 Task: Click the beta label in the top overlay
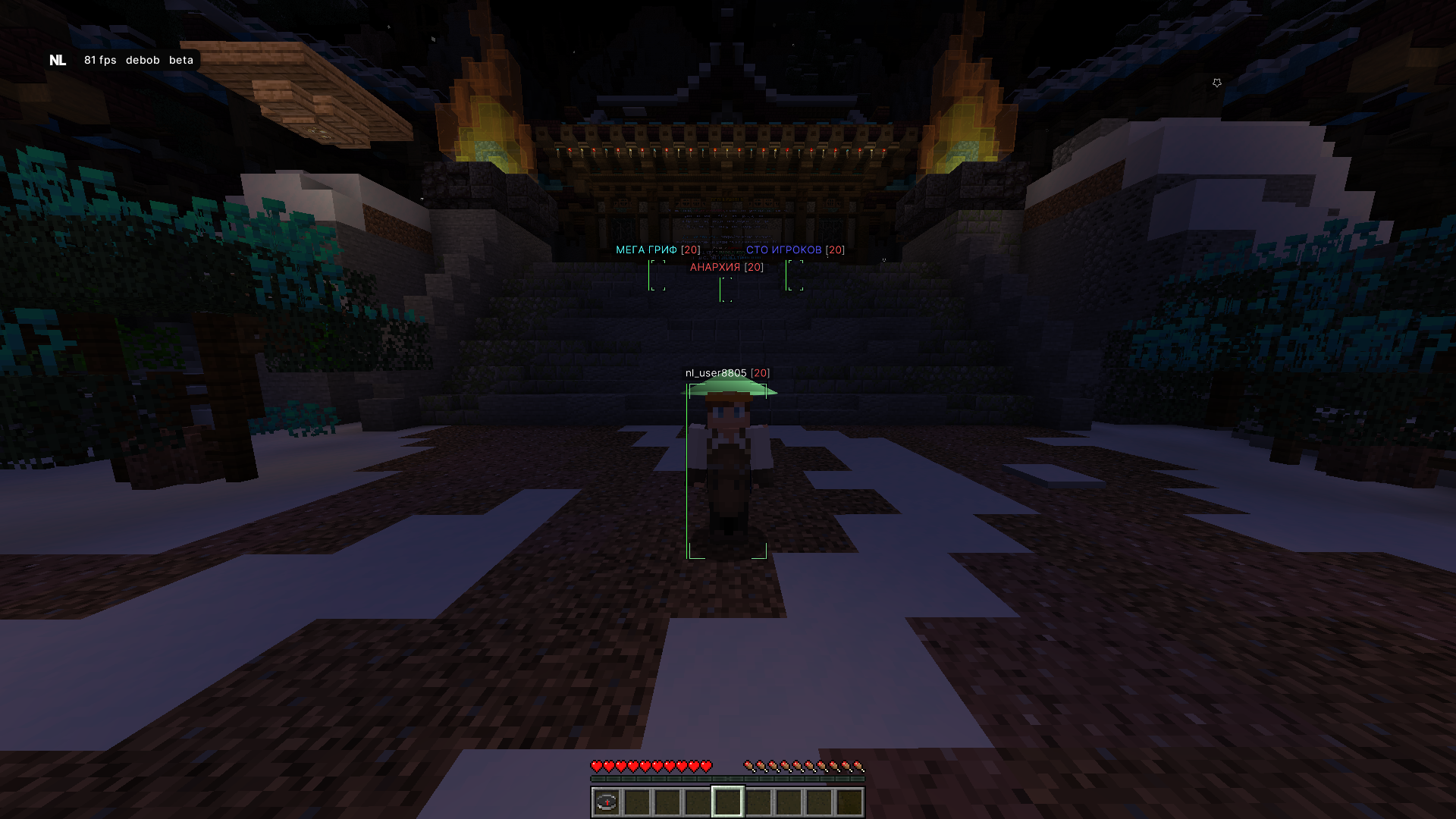tap(180, 59)
